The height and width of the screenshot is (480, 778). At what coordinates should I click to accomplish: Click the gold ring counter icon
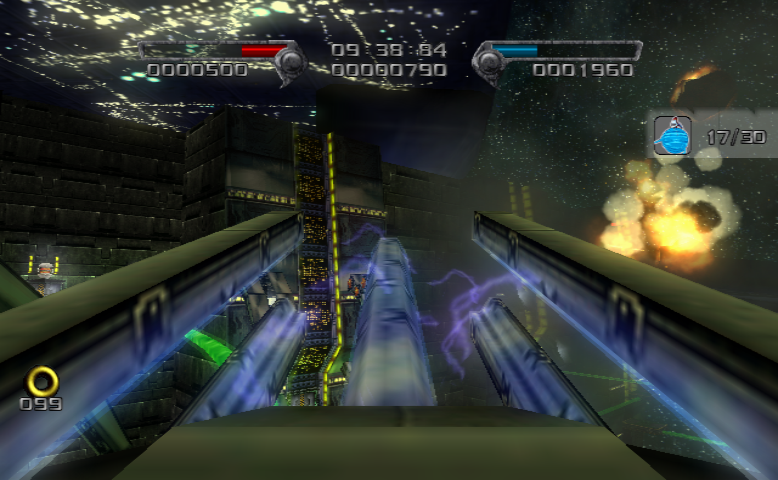(43, 380)
